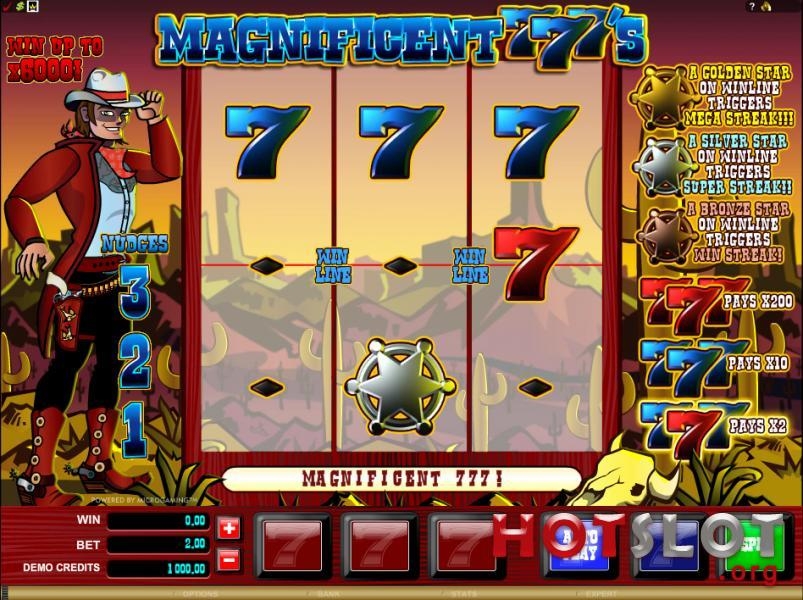Decrease the bet with the minus button

pyautogui.click(x=229, y=558)
